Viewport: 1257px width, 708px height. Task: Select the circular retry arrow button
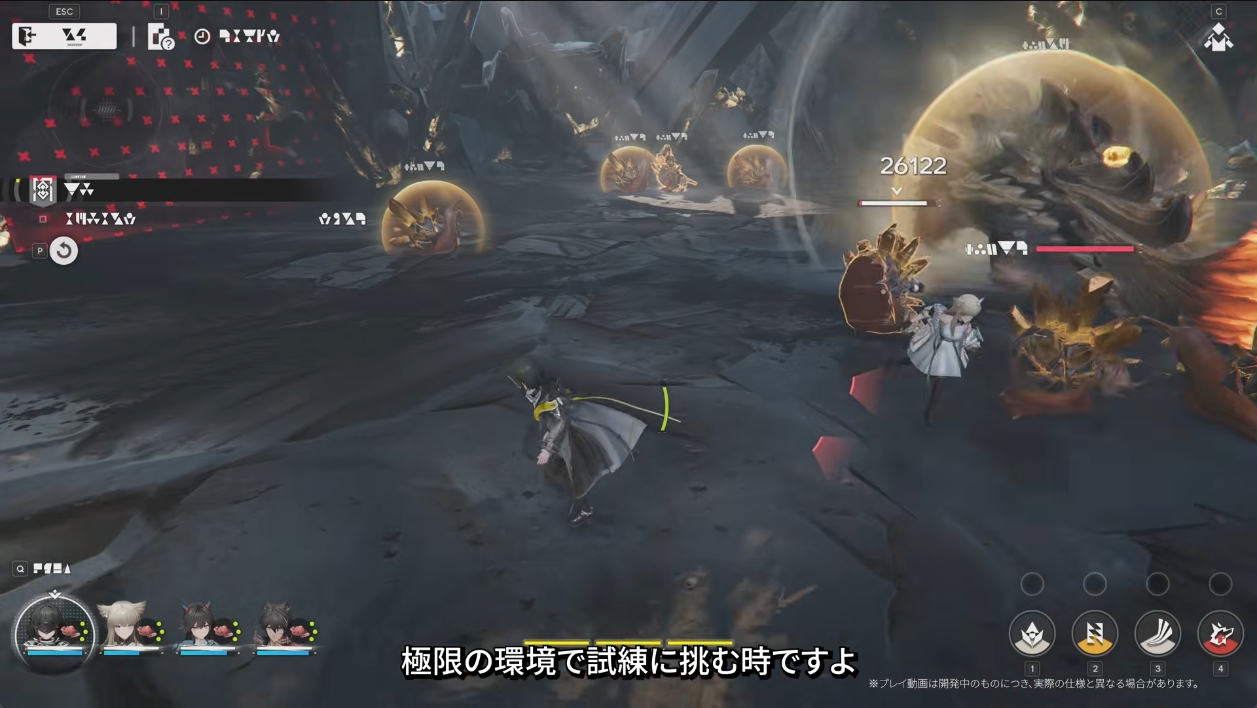(64, 250)
